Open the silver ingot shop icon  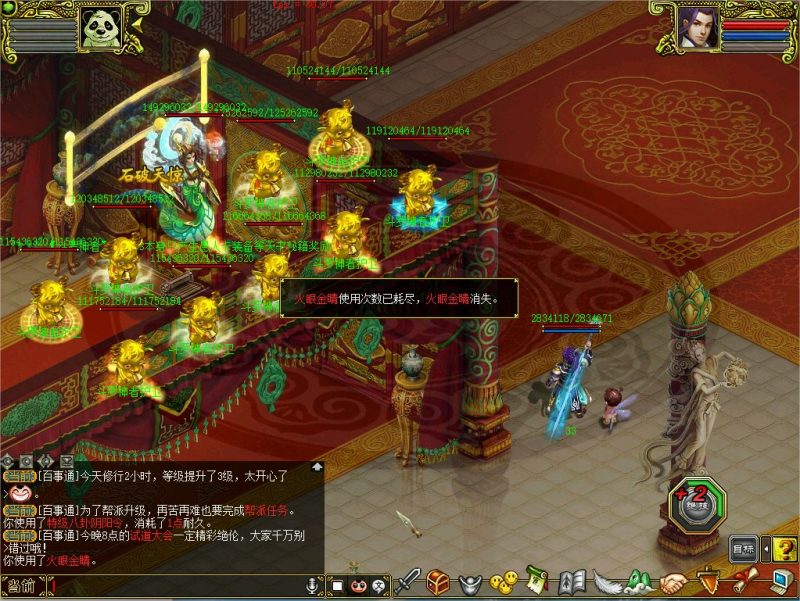coord(471,582)
